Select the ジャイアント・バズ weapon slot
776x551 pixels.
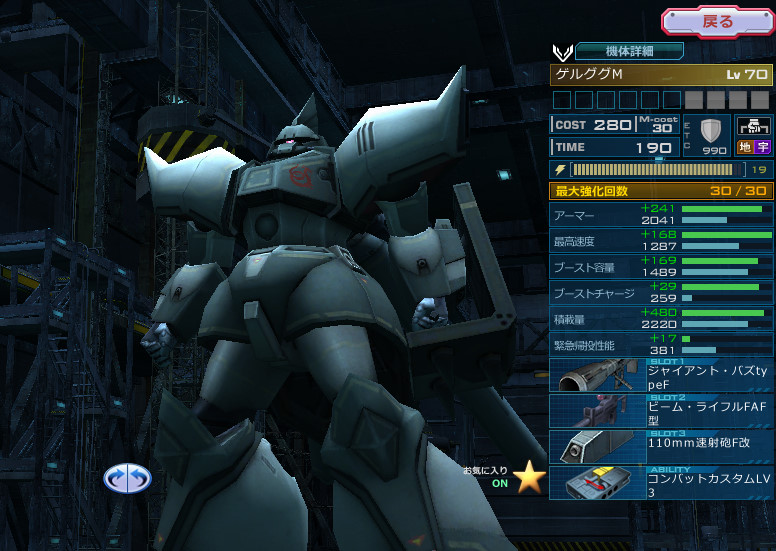[x=661, y=376]
